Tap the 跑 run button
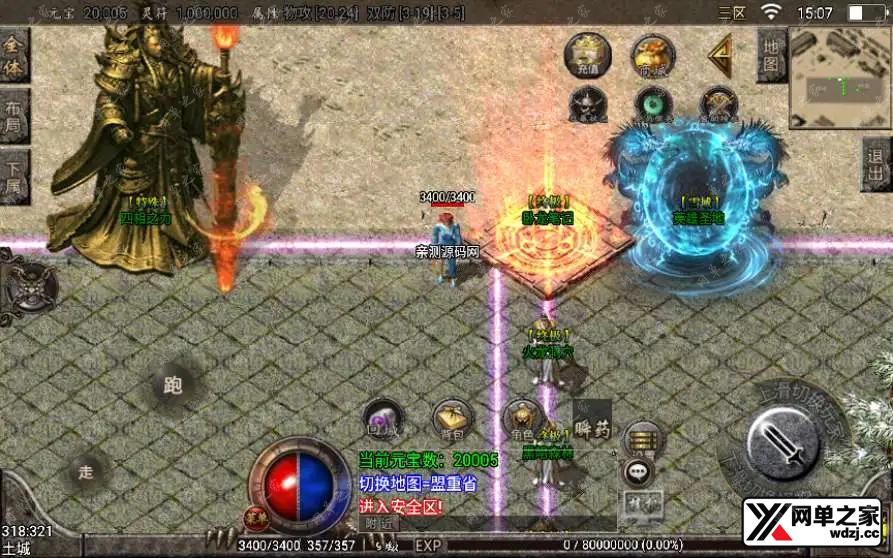Viewport: 893px width, 558px height. pos(173,385)
